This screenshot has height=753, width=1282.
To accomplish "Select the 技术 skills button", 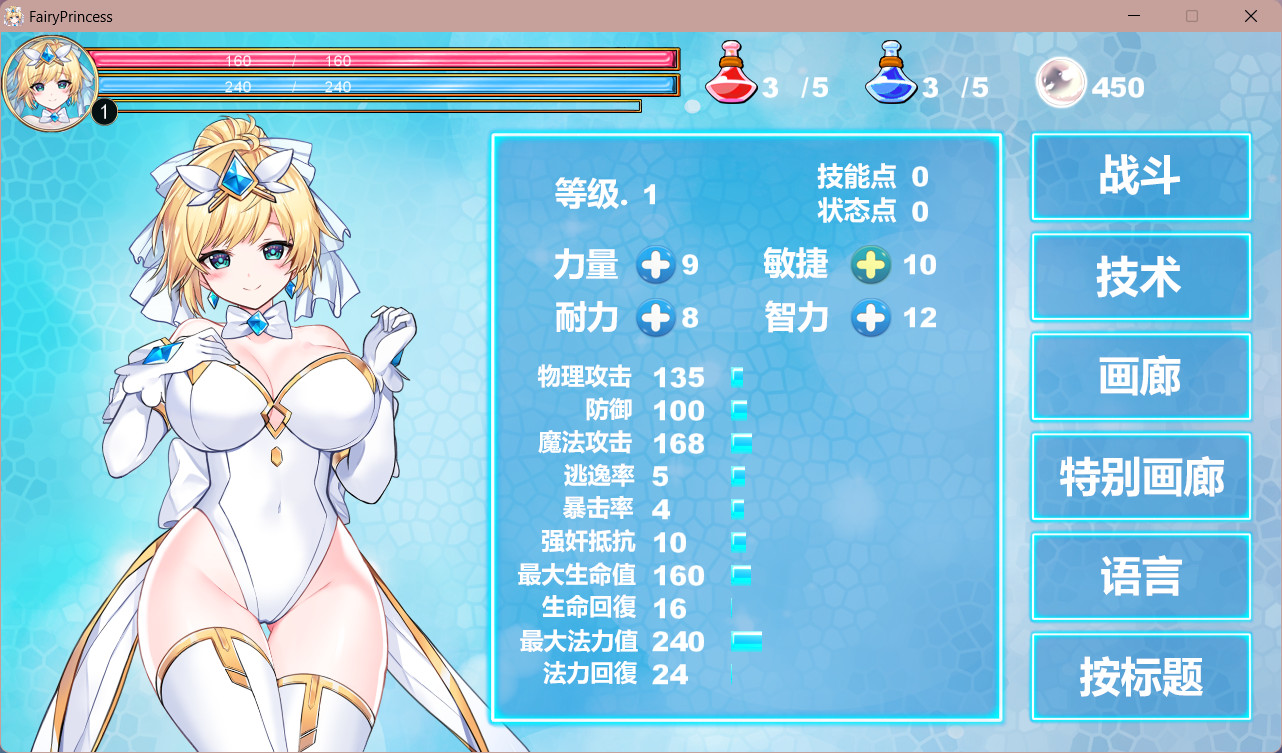I will point(1140,277).
